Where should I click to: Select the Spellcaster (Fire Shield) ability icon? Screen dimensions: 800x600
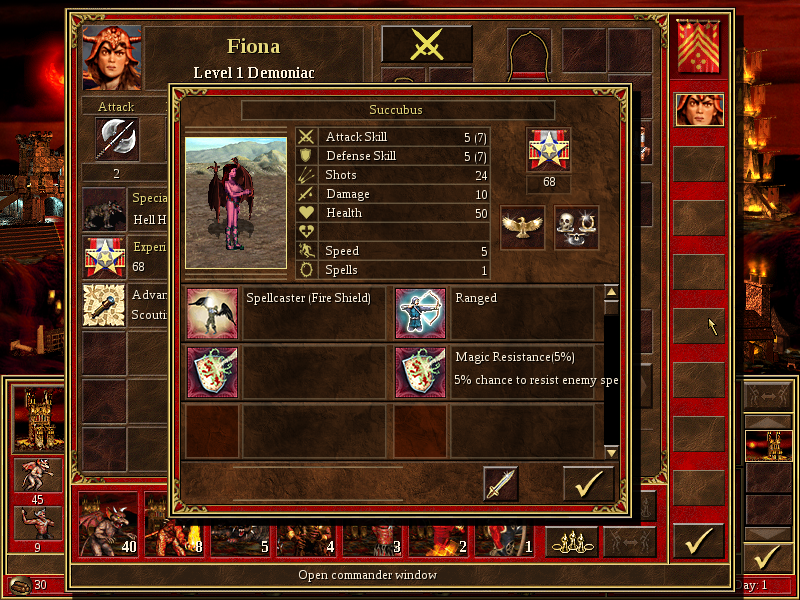213,313
